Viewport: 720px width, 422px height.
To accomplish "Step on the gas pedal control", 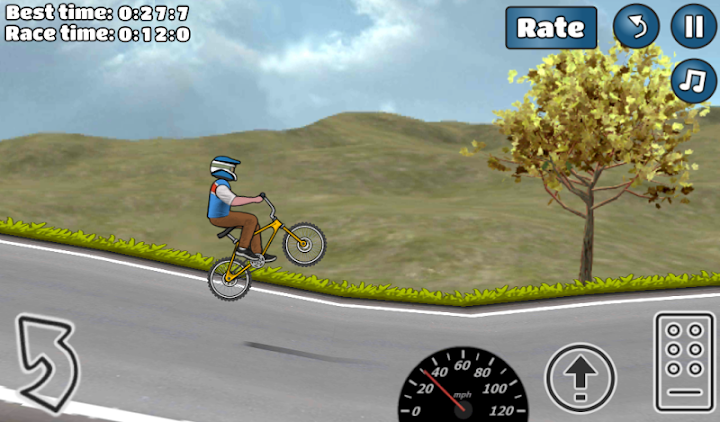I will coord(684,362).
